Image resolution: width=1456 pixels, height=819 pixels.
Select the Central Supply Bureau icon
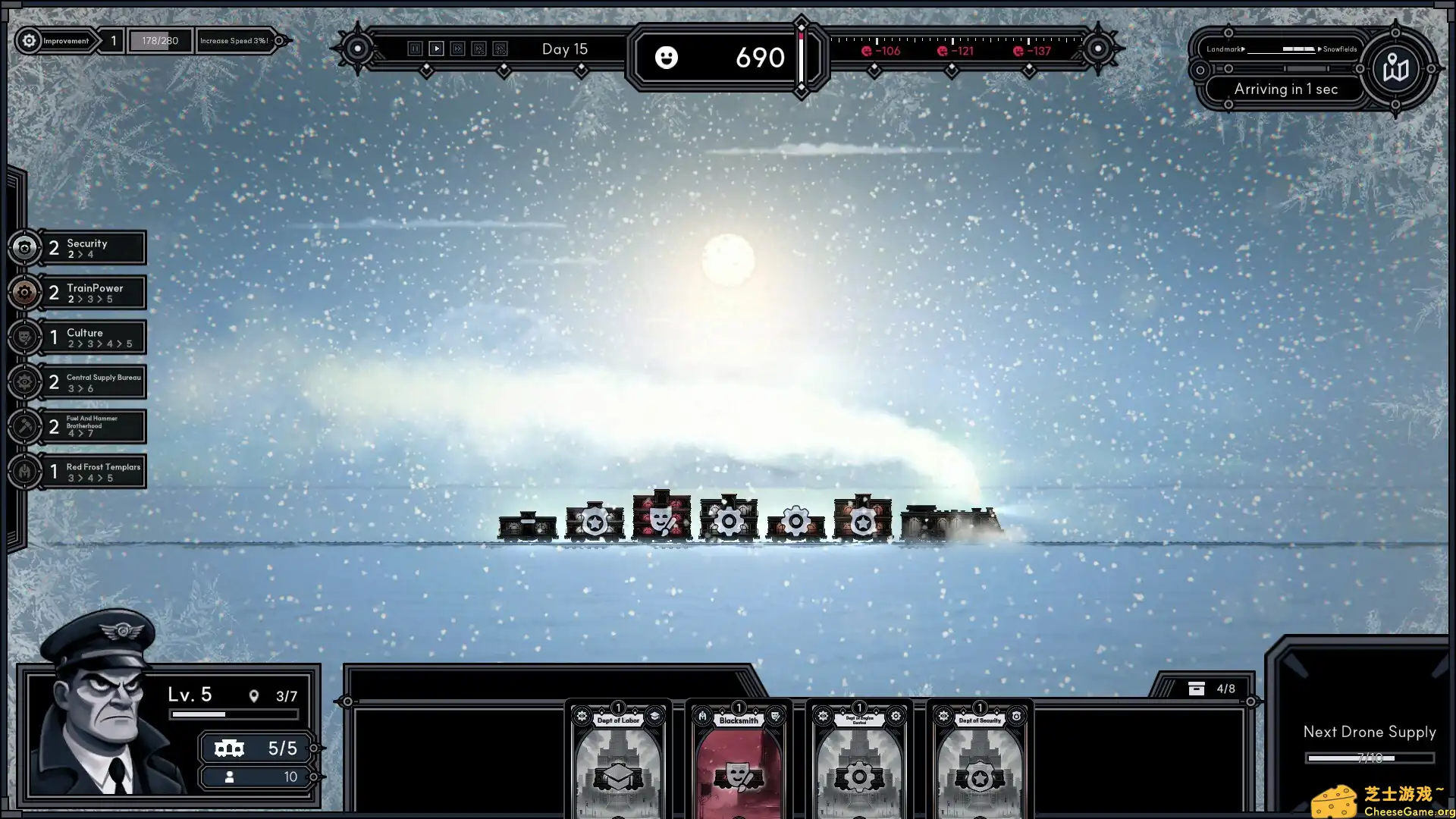point(25,381)
